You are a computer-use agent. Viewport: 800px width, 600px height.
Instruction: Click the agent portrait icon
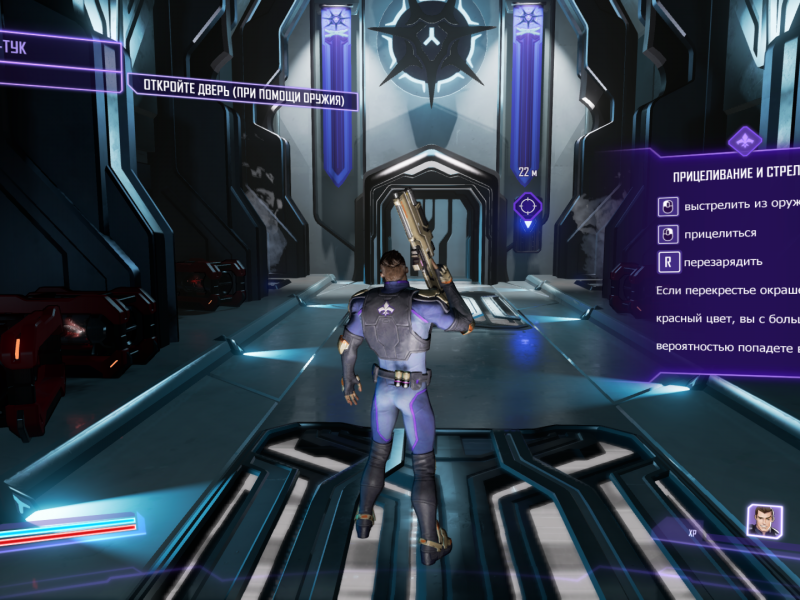click(x=763, y=520)
